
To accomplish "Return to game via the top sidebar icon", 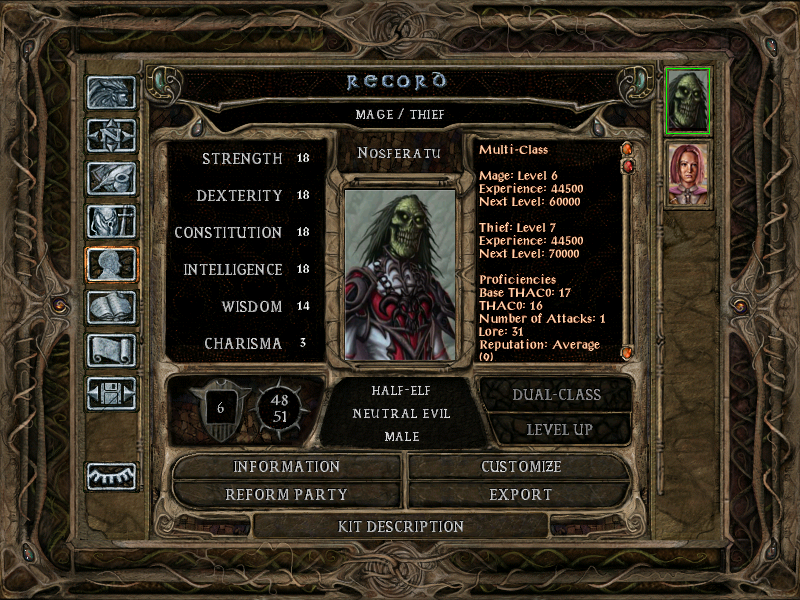I will 111,93.
